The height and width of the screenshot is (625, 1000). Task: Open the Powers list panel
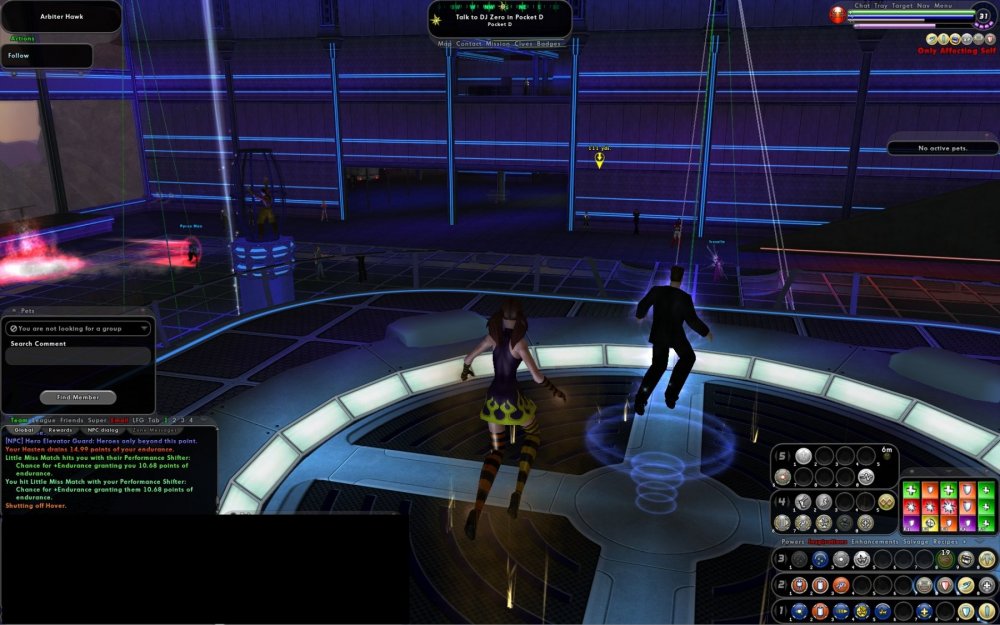tap(792, 541)
